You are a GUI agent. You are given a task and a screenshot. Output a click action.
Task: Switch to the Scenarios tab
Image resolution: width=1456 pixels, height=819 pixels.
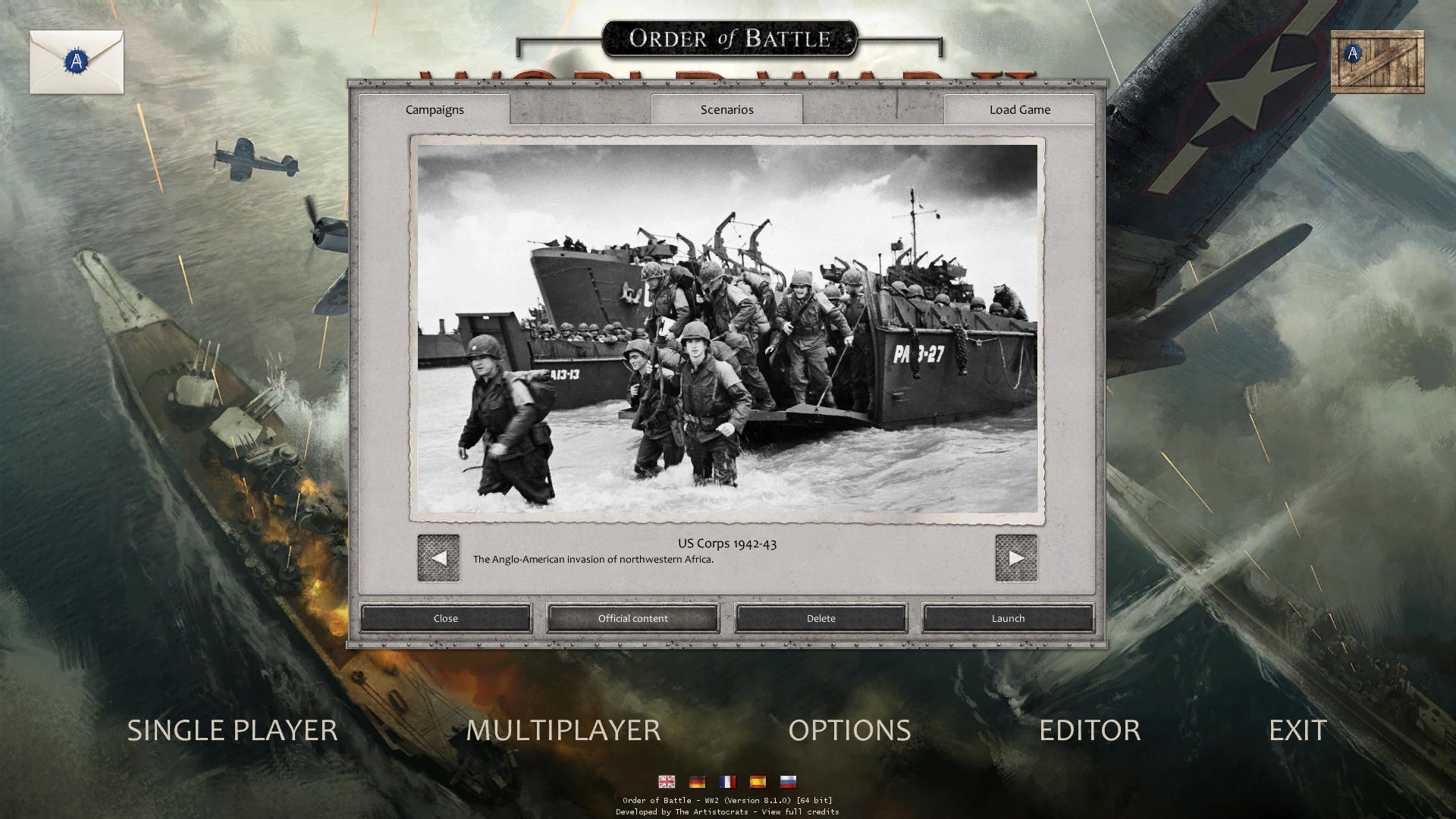point(726,109)
